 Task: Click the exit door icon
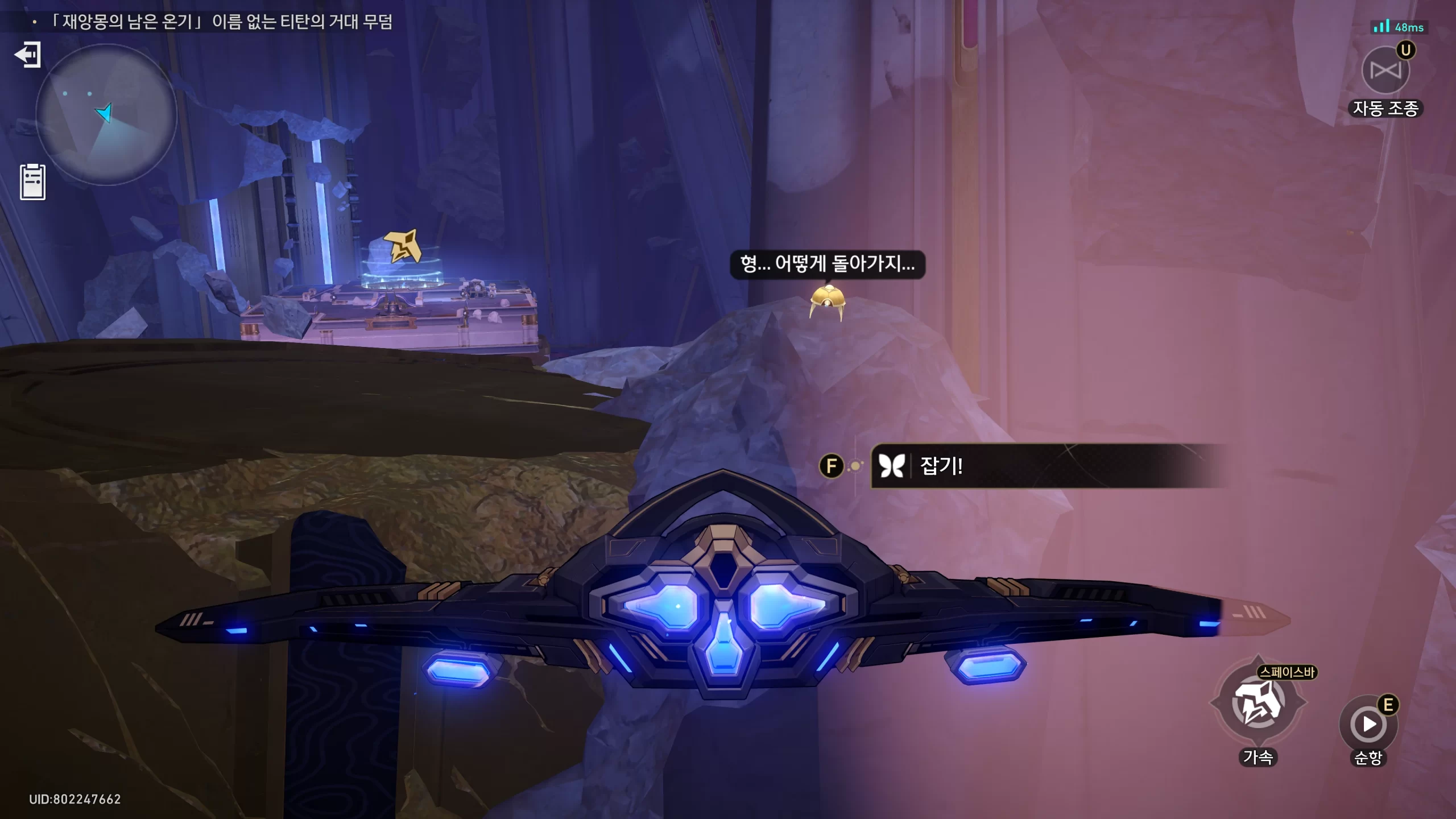[x=27, y=55]
